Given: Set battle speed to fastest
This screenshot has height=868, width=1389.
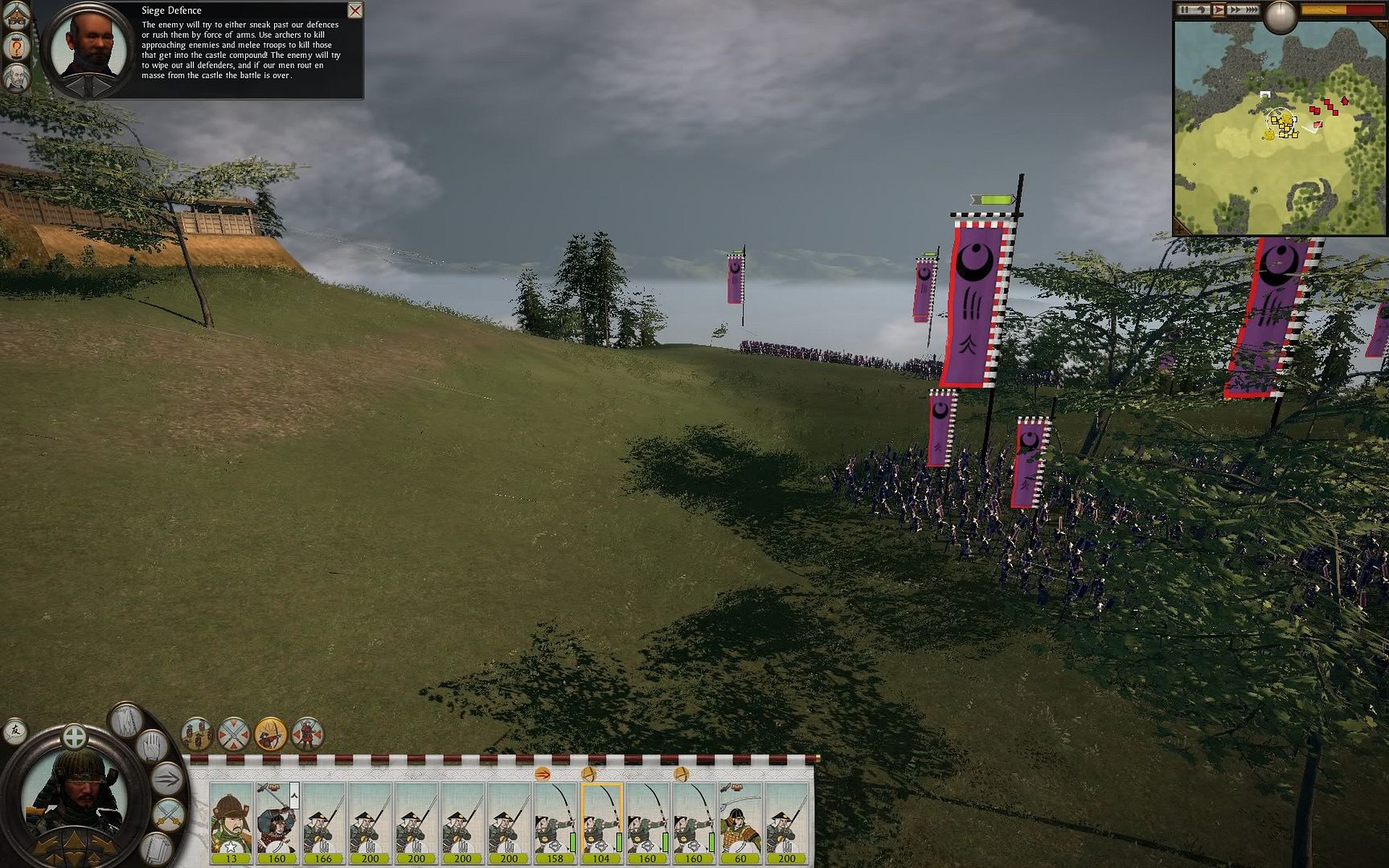Looking at the screenshot, I should [x=1251, y=10].
